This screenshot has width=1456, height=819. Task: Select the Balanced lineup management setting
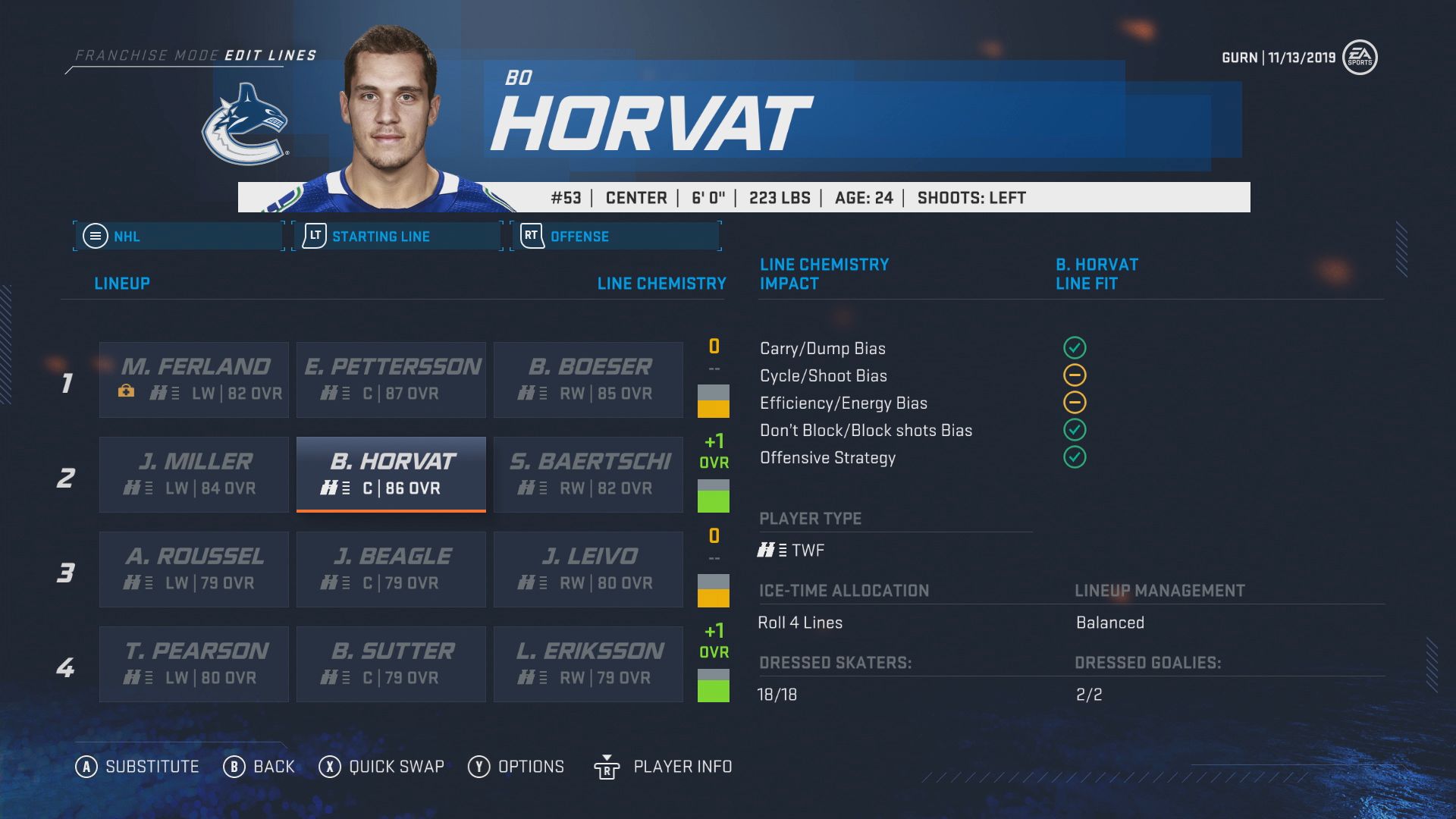point(1109,623)
